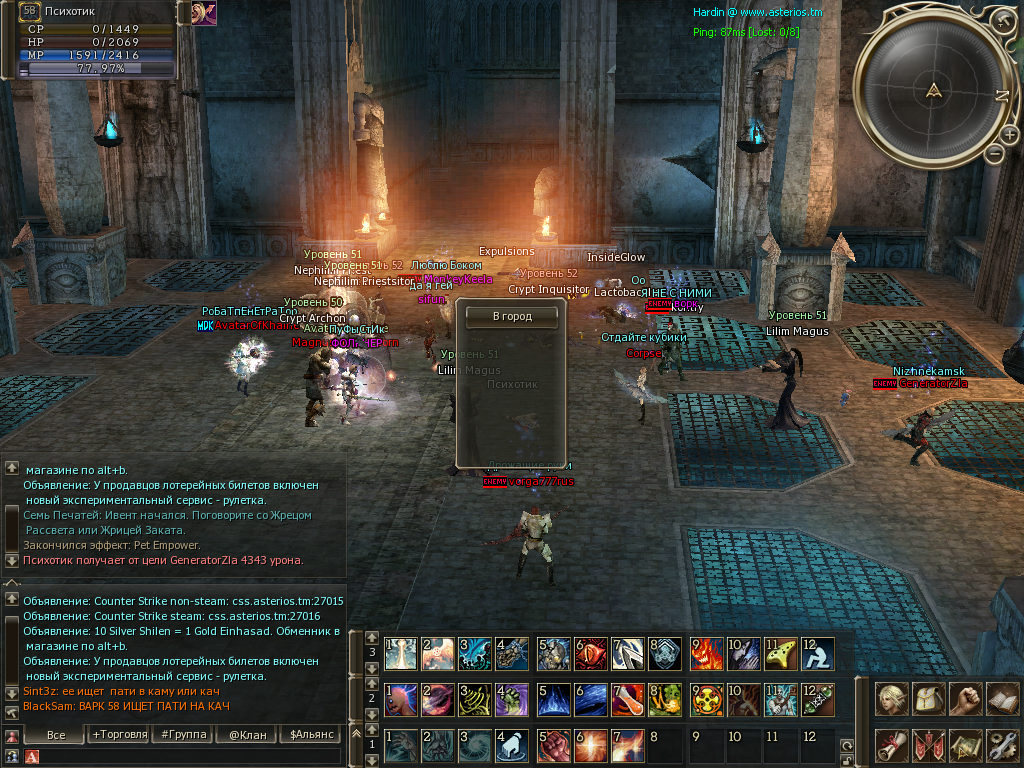Switch to the "+Торговля" chat tab
This screenshot has height=768, width=1024.
pos(119,735)
